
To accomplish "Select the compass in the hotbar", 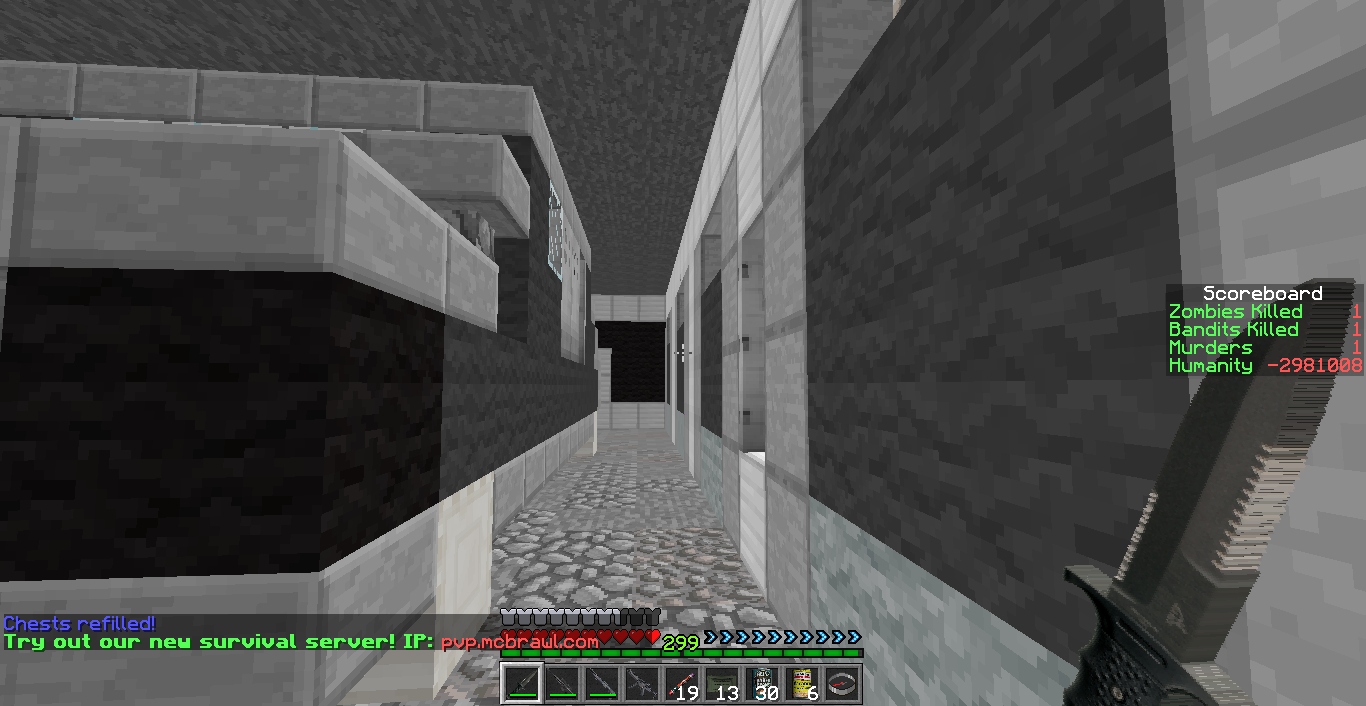I will (842, 684).
